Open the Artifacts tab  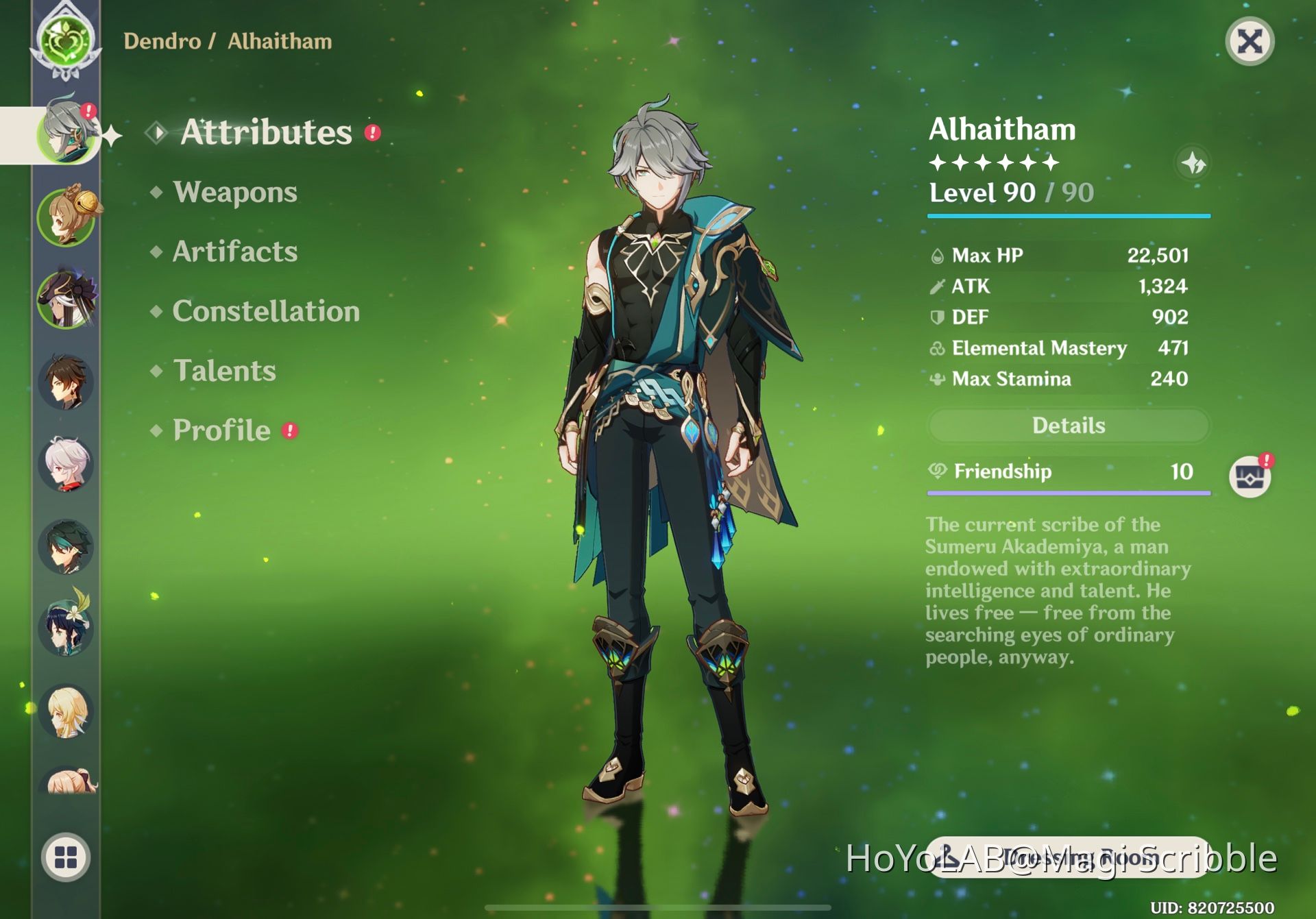point(234,252)
